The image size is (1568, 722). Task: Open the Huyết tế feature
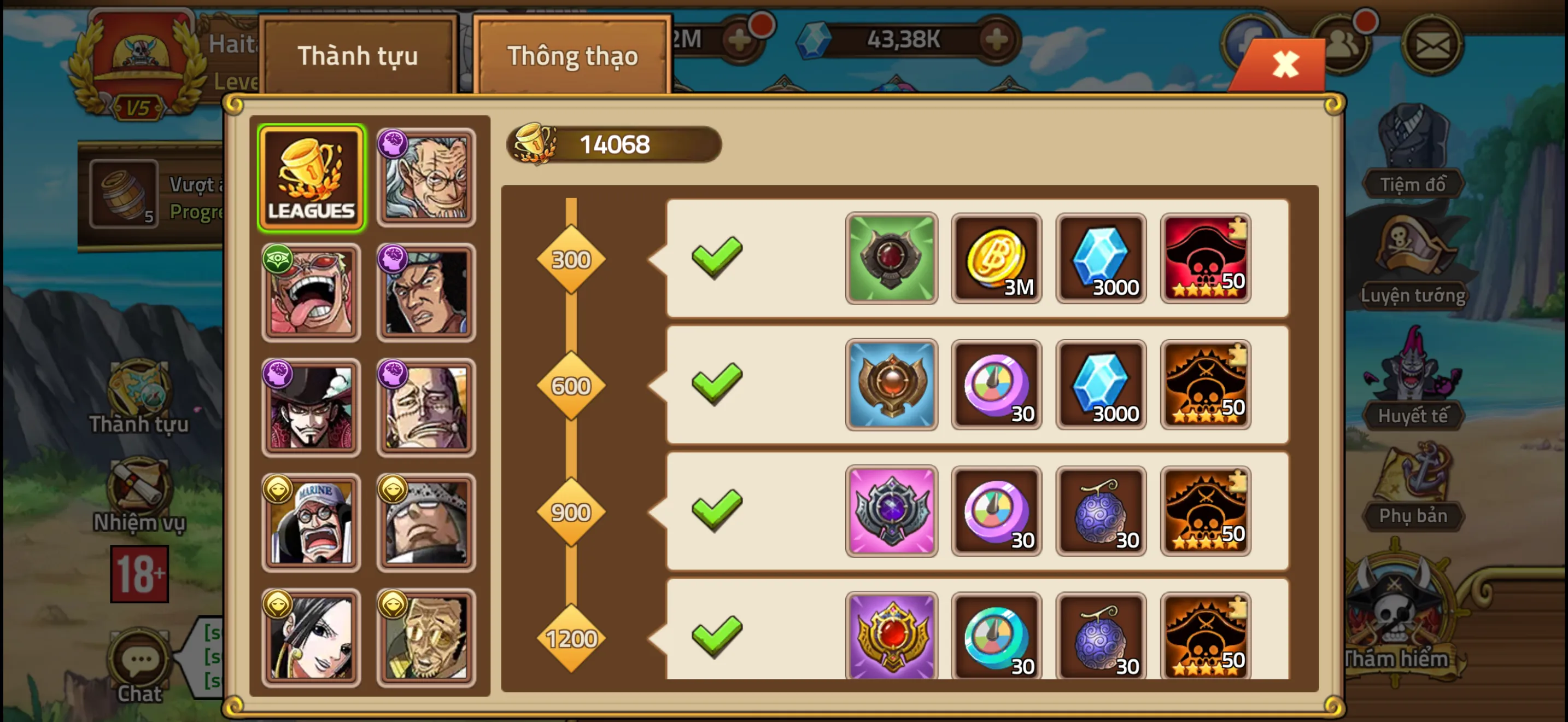pyautogui.click(x=1413, y=414)
